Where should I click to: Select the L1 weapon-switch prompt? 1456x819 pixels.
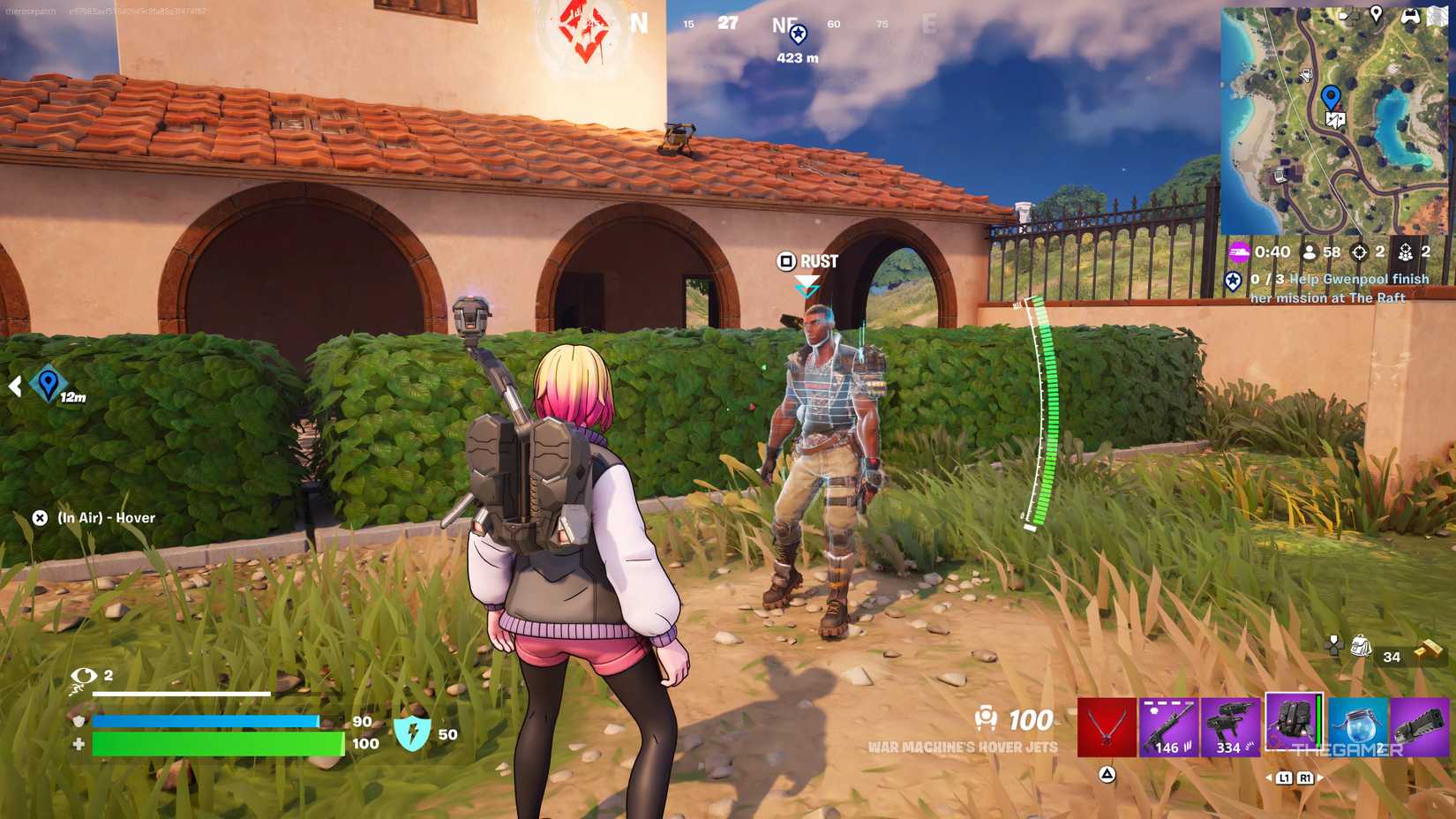click(1285, 778)
